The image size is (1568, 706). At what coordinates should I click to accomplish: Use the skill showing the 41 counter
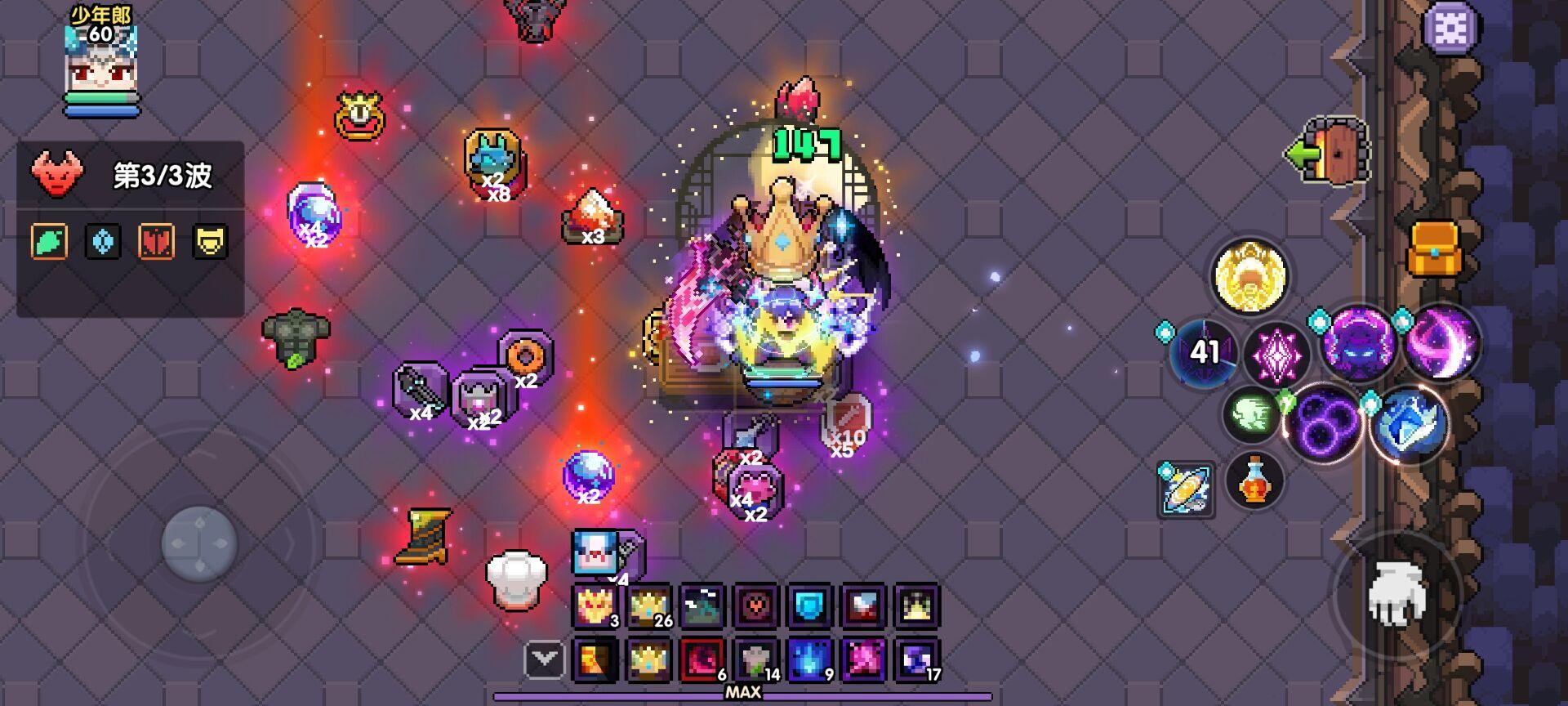pyautogui.click(x=1205, y=351)
